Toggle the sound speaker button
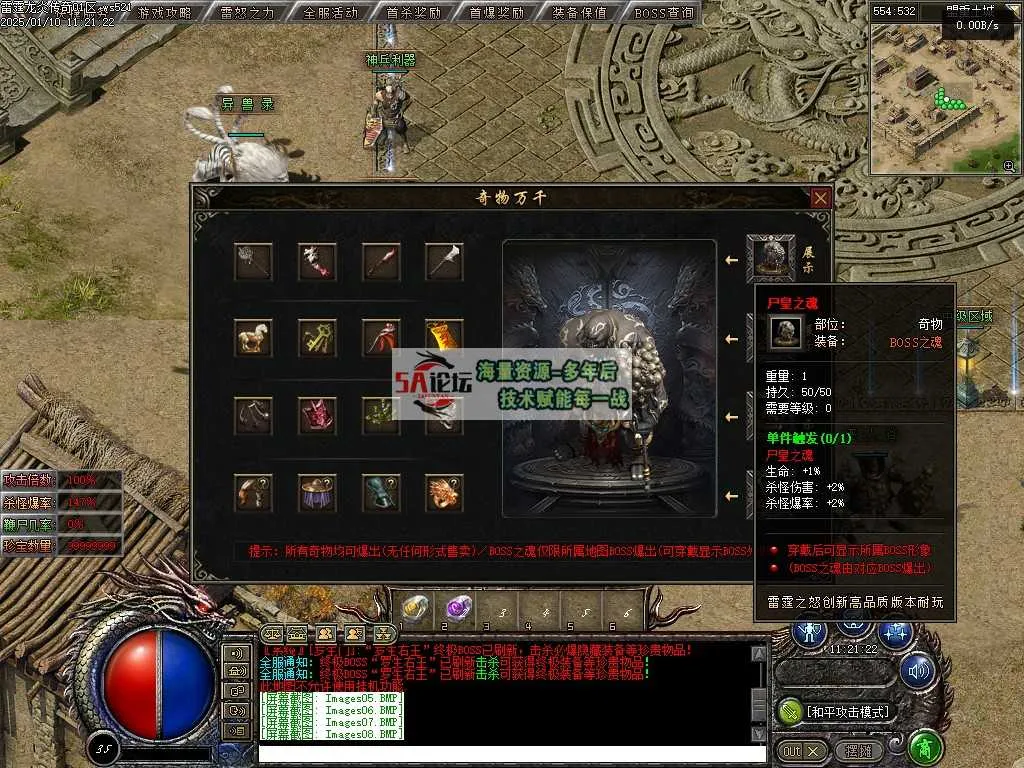Image resolution: width=1024 pixels, height=768 pixels. tap(916, 671)
